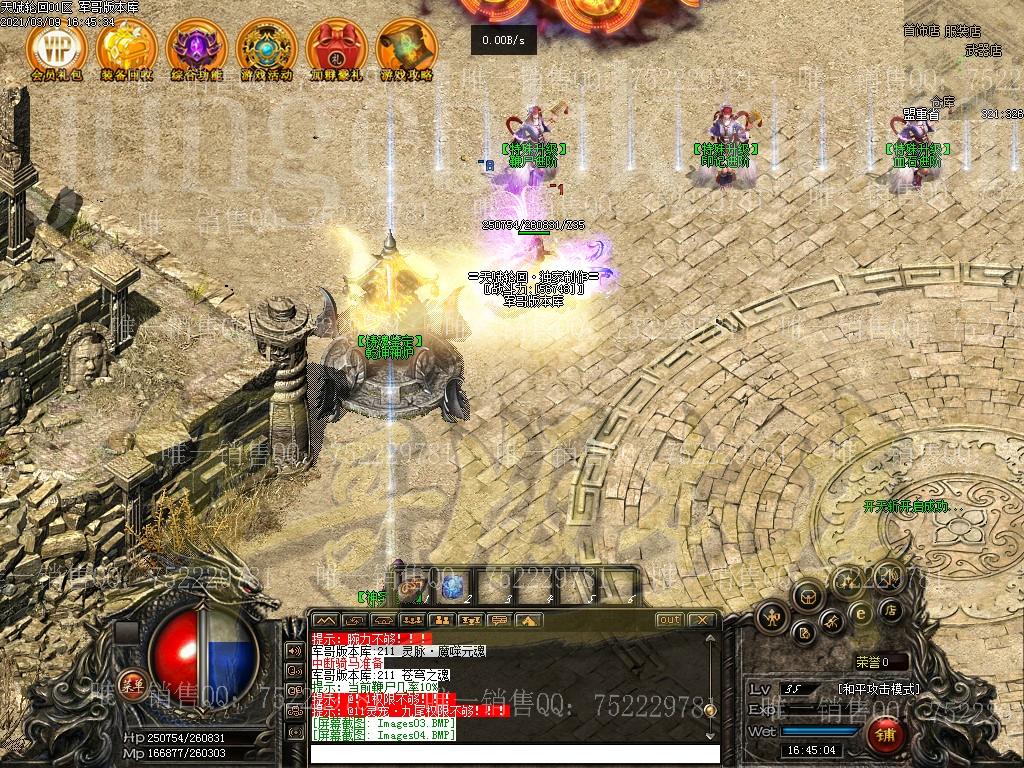Open the 游戏攻略 game guide scroll

tap(407, 46)
